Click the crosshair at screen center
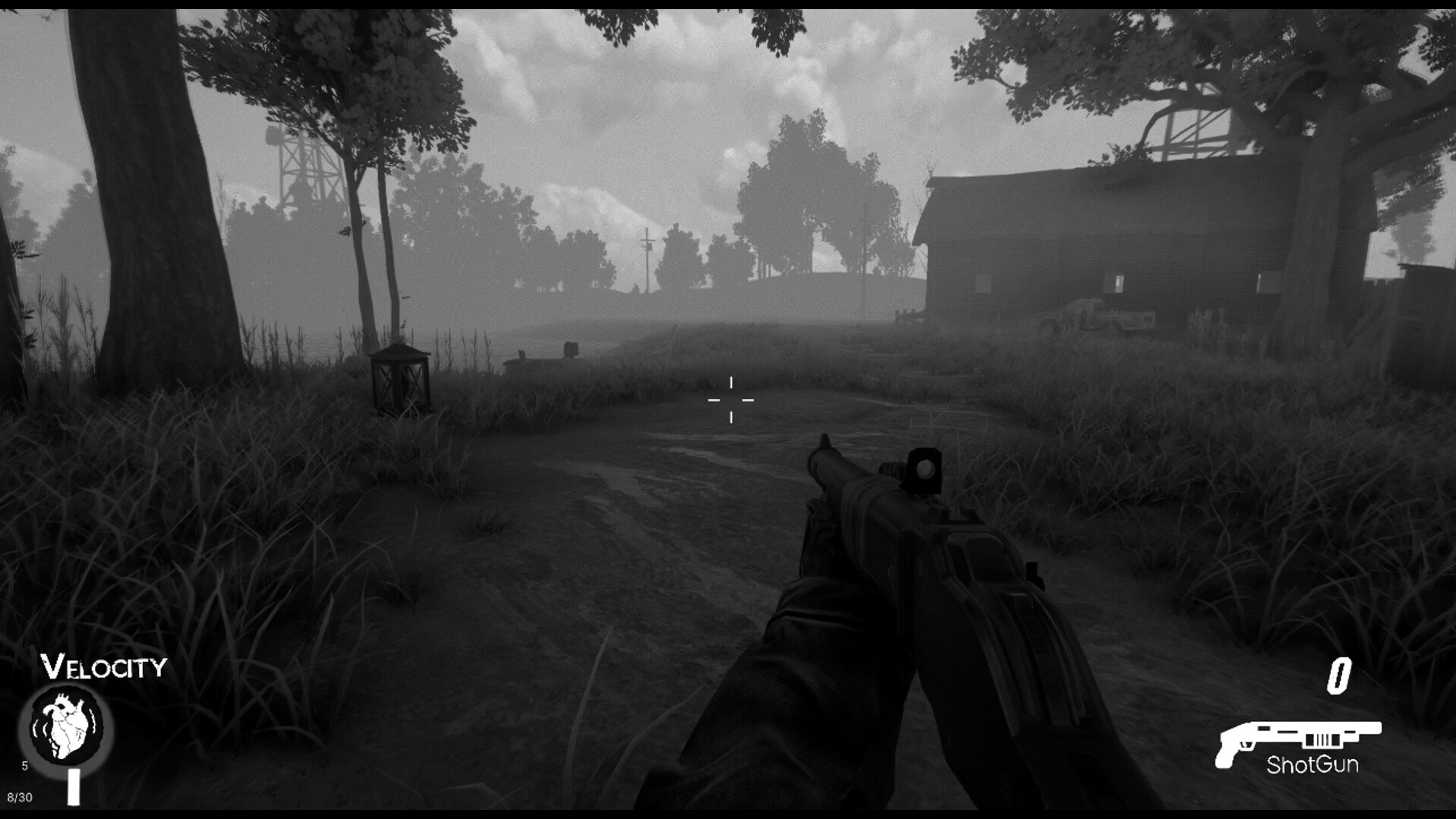 [731, 398]
